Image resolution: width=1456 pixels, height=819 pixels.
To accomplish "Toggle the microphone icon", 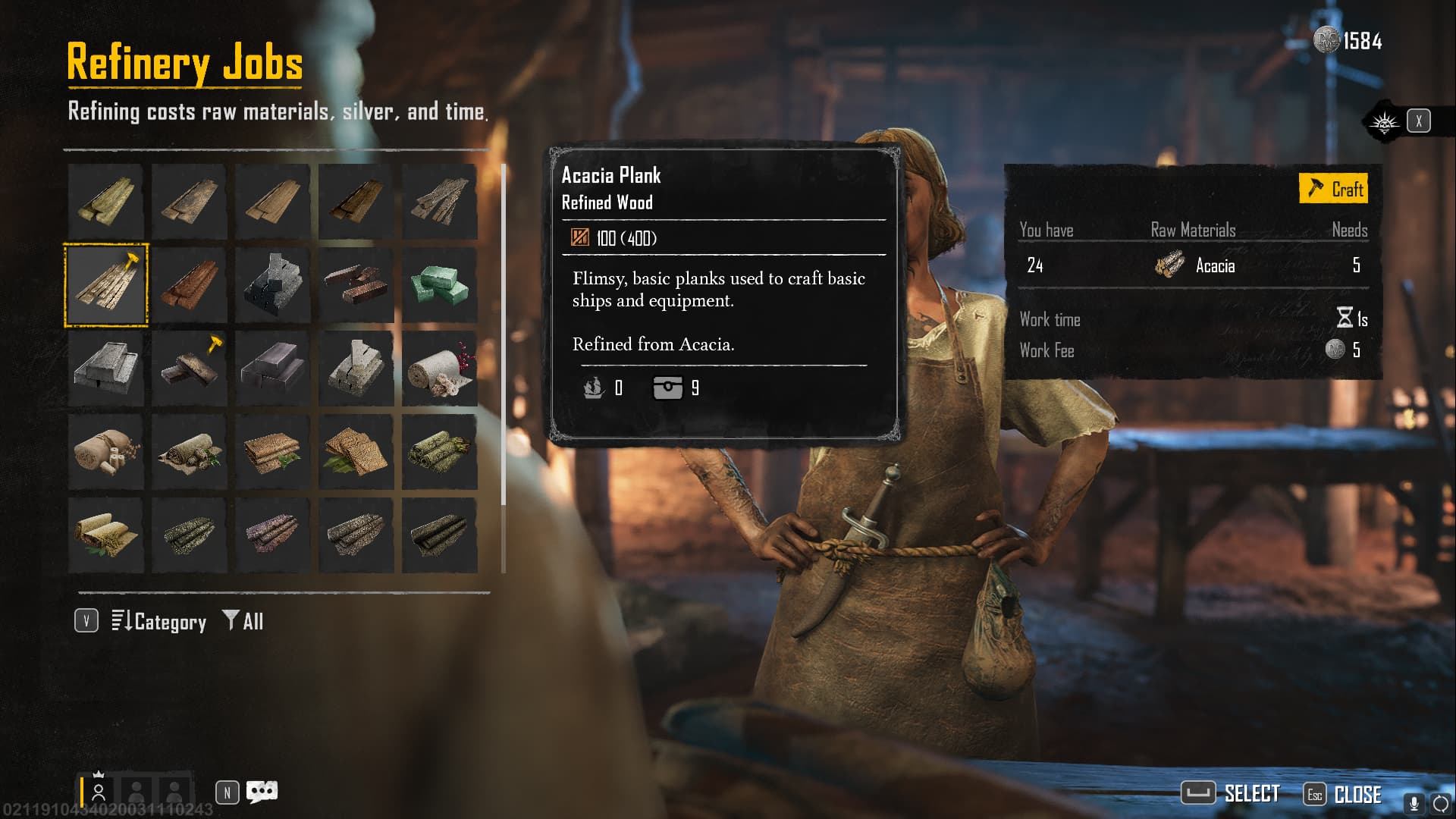I will [x=1414, y=803].
